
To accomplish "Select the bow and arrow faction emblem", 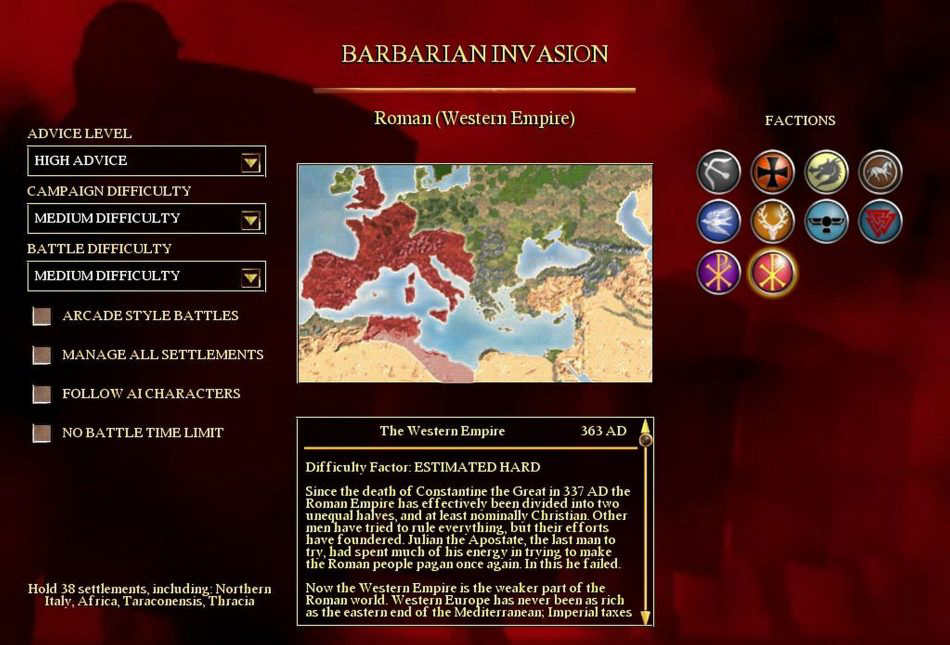I will (718, 171).
